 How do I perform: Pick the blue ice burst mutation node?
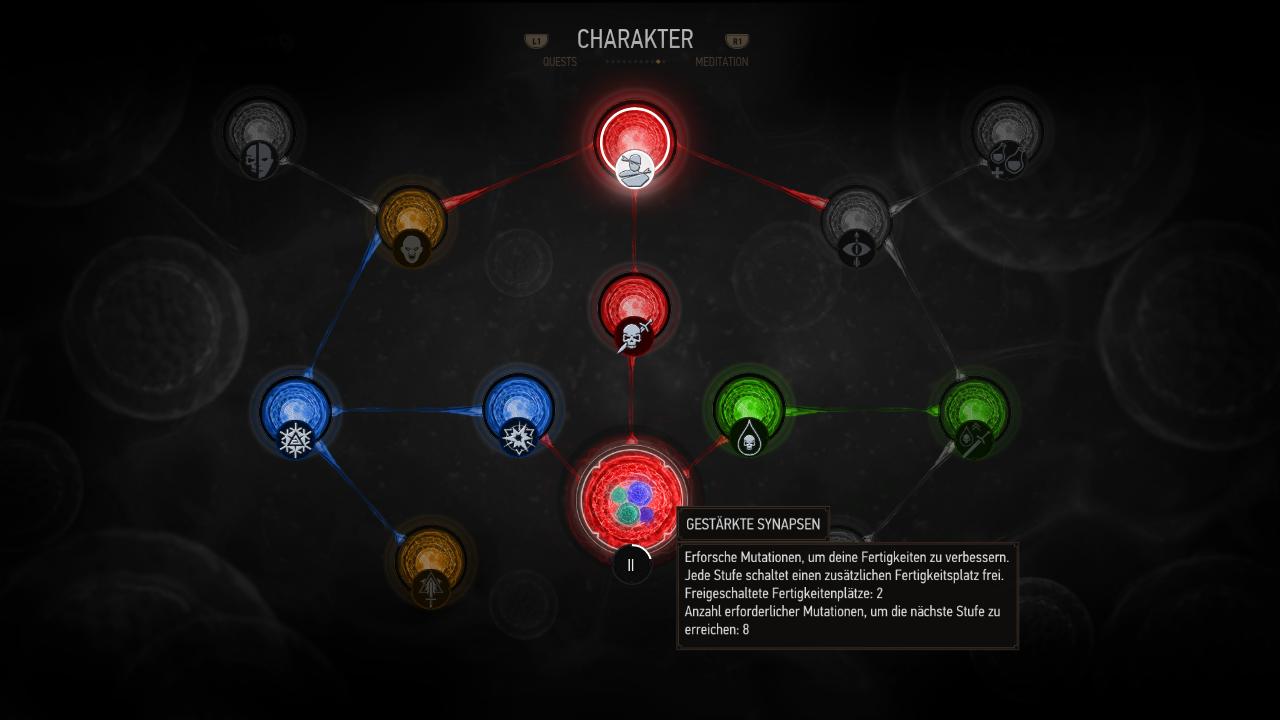point(518,410)
